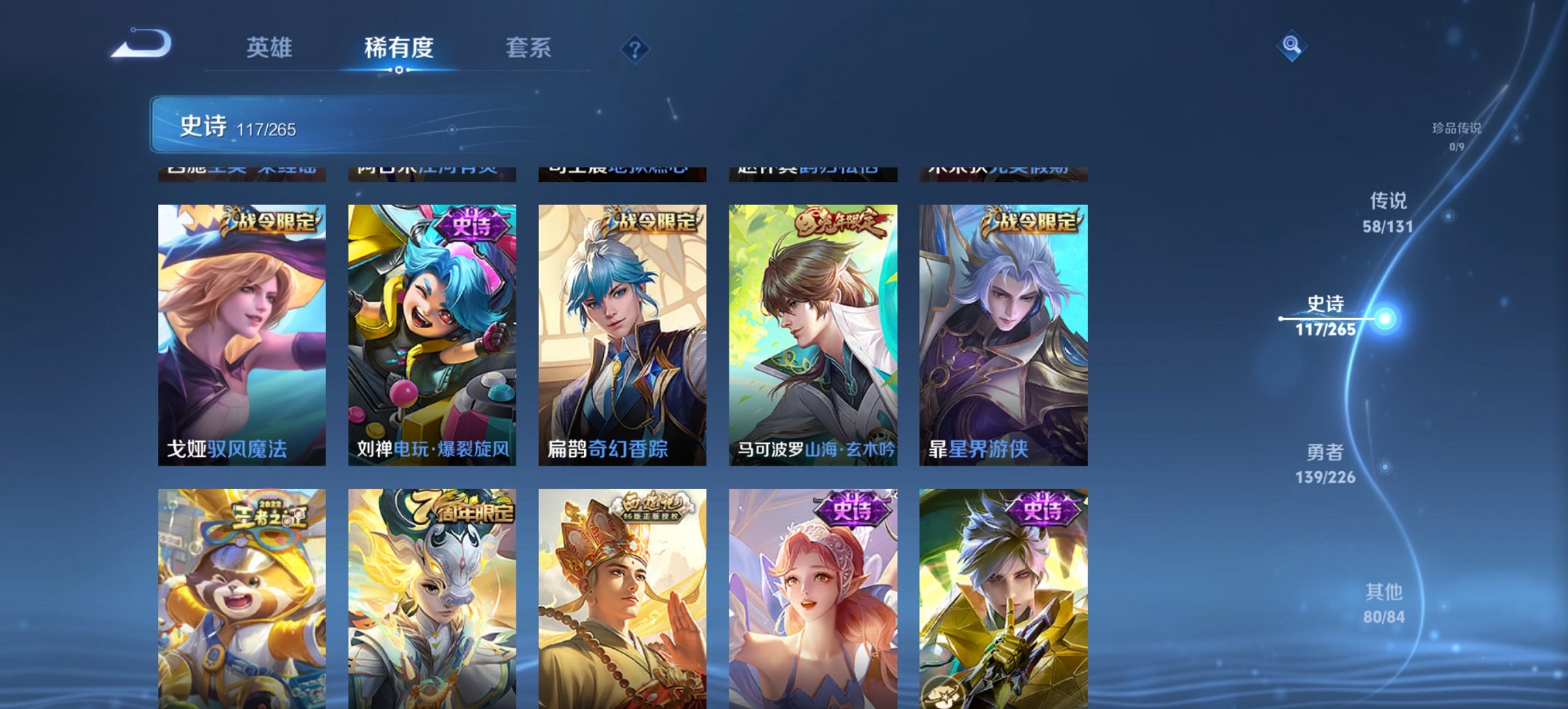Image resolution: width=1568 pixels, height=709 pixels.
Task: Open the help question mark icon
Action: click(x=635, y=49)
